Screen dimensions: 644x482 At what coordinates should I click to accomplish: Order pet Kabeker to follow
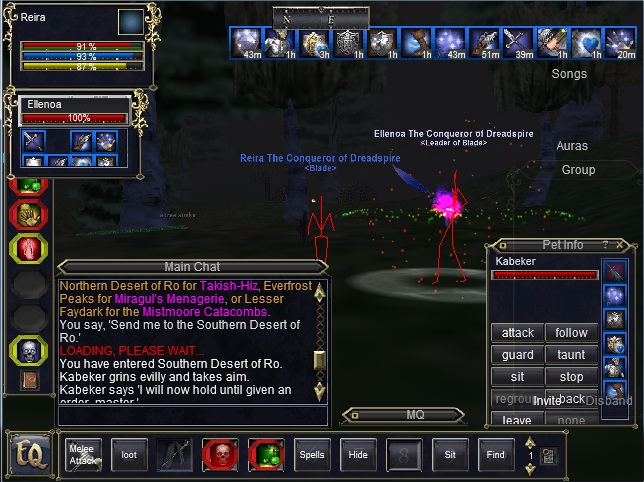click(571, 333)
